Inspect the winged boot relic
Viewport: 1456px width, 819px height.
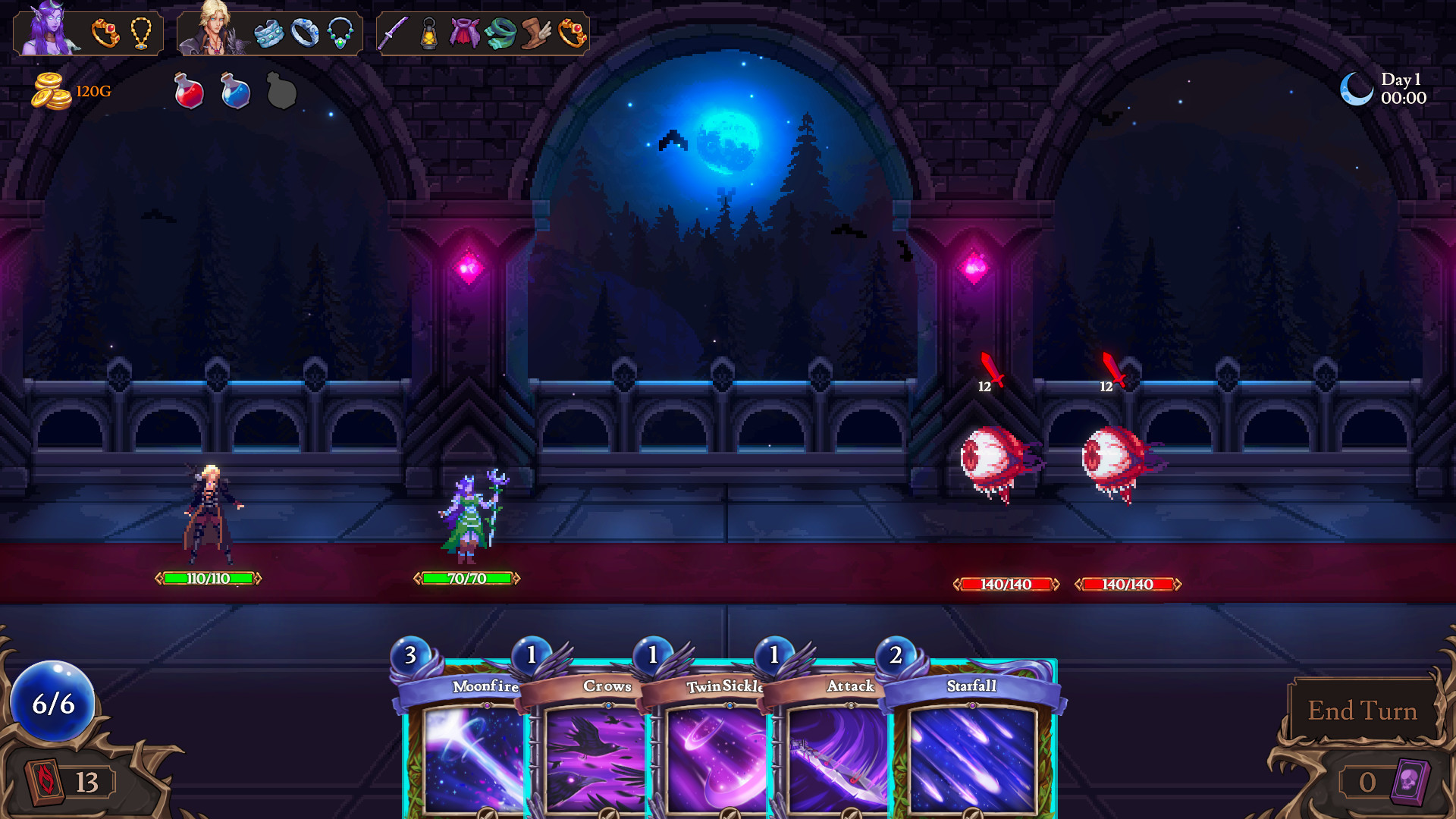536,33
